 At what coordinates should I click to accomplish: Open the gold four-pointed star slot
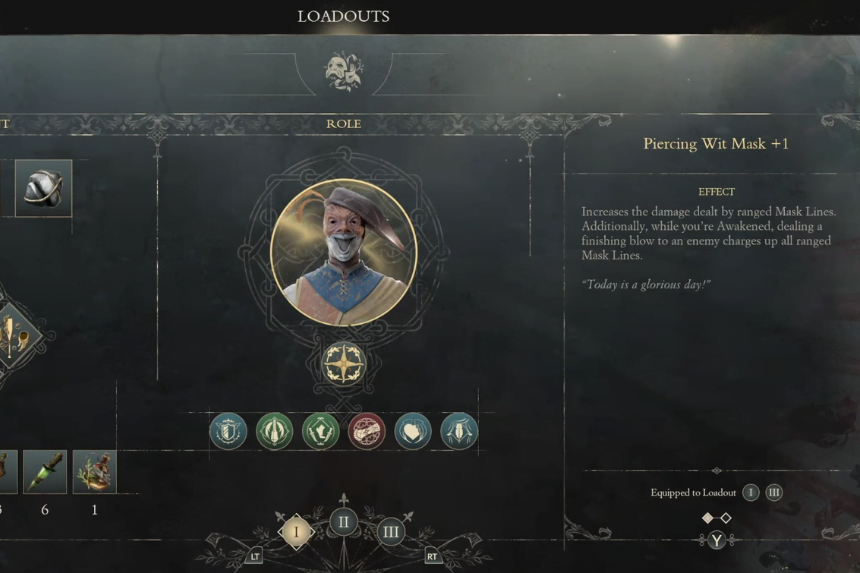point(343,364)
